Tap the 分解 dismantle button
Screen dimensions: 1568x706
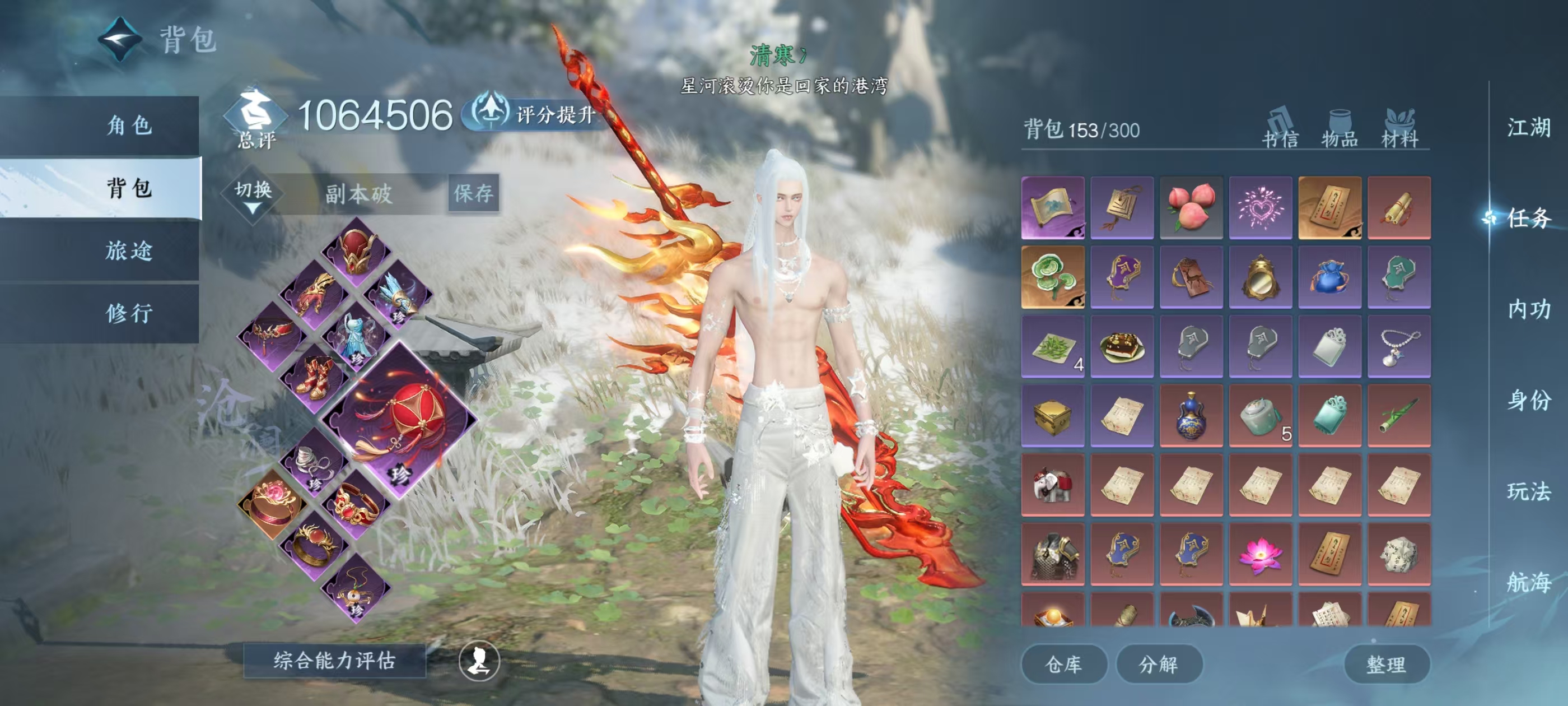point(1158,664)
